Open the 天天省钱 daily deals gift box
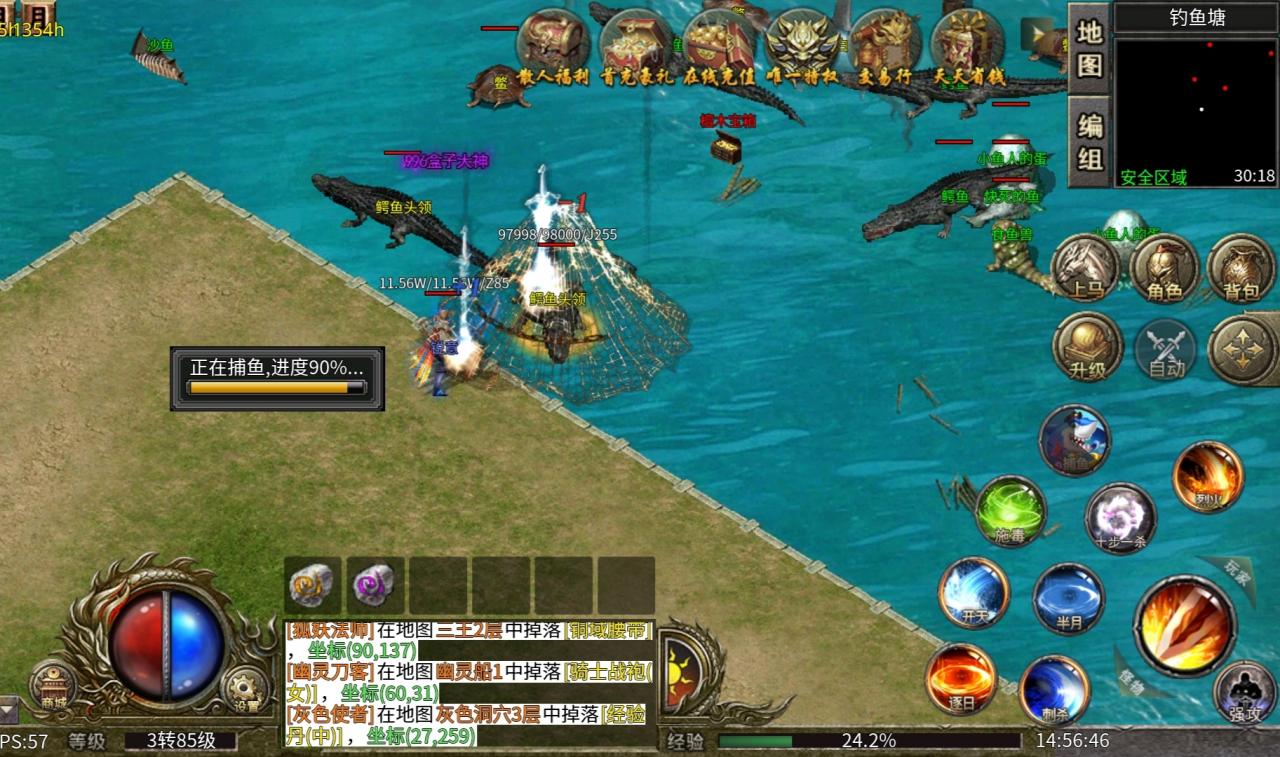Image resolution: width=1280 pixels, height=757 pixels. click(x=967, y=45)
